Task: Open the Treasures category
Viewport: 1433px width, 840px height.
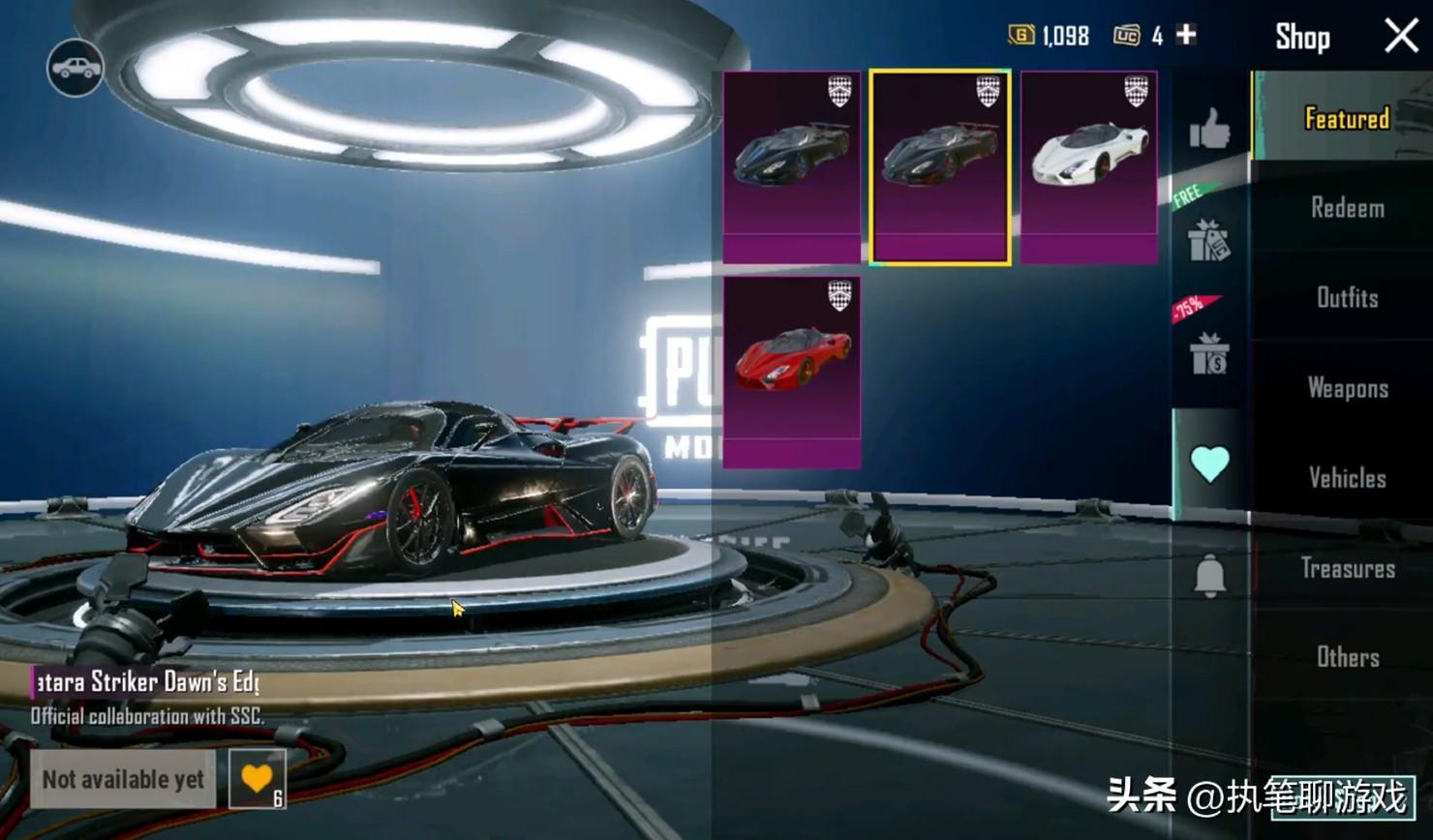Action: (x=1347, y=568)
